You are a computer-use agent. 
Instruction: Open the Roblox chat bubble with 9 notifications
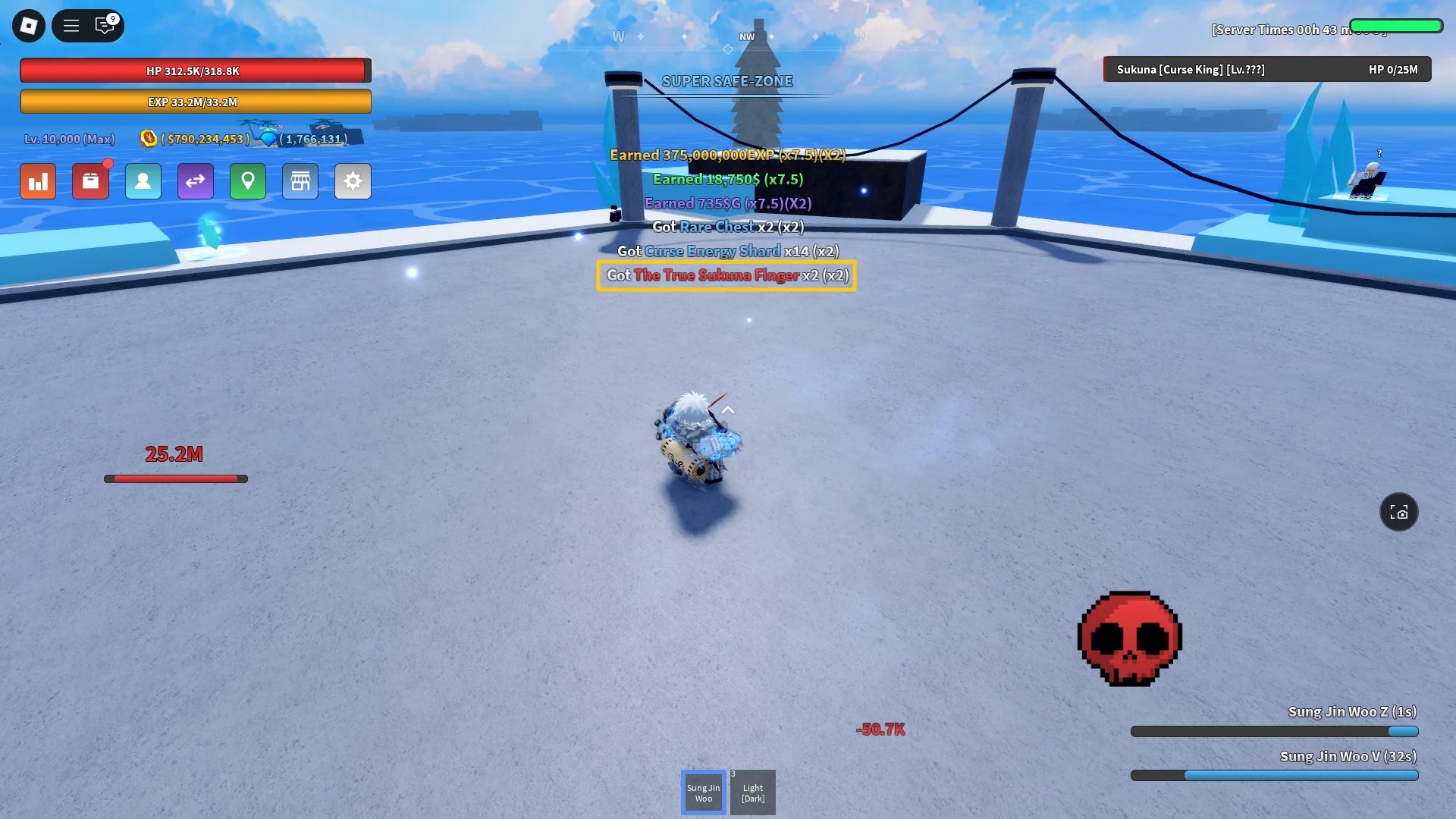click(x=105, y=25)
